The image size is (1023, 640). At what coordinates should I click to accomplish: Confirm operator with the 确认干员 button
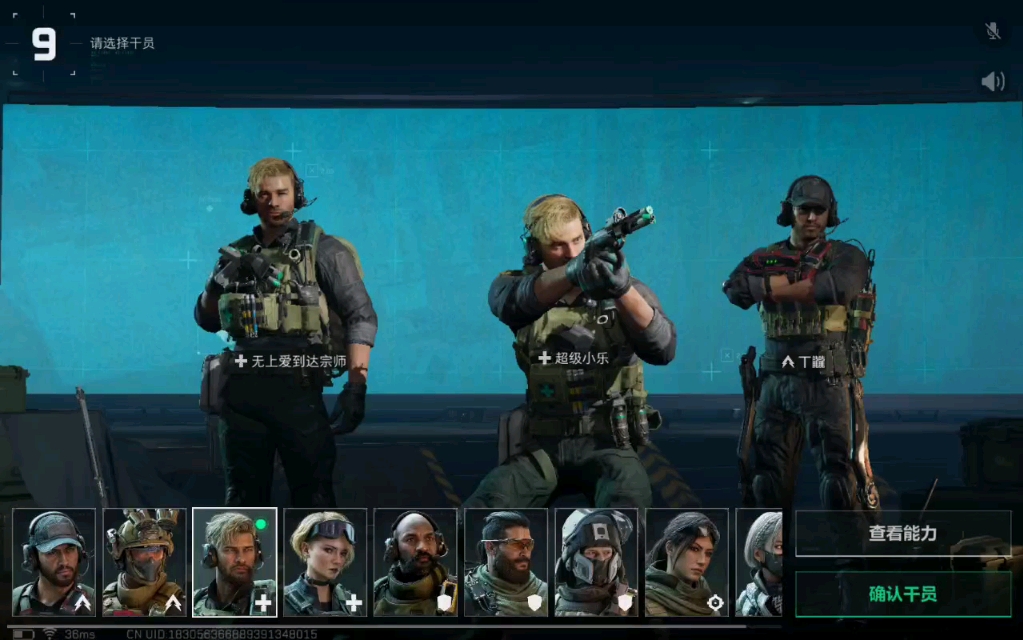(x=903, y=594)
